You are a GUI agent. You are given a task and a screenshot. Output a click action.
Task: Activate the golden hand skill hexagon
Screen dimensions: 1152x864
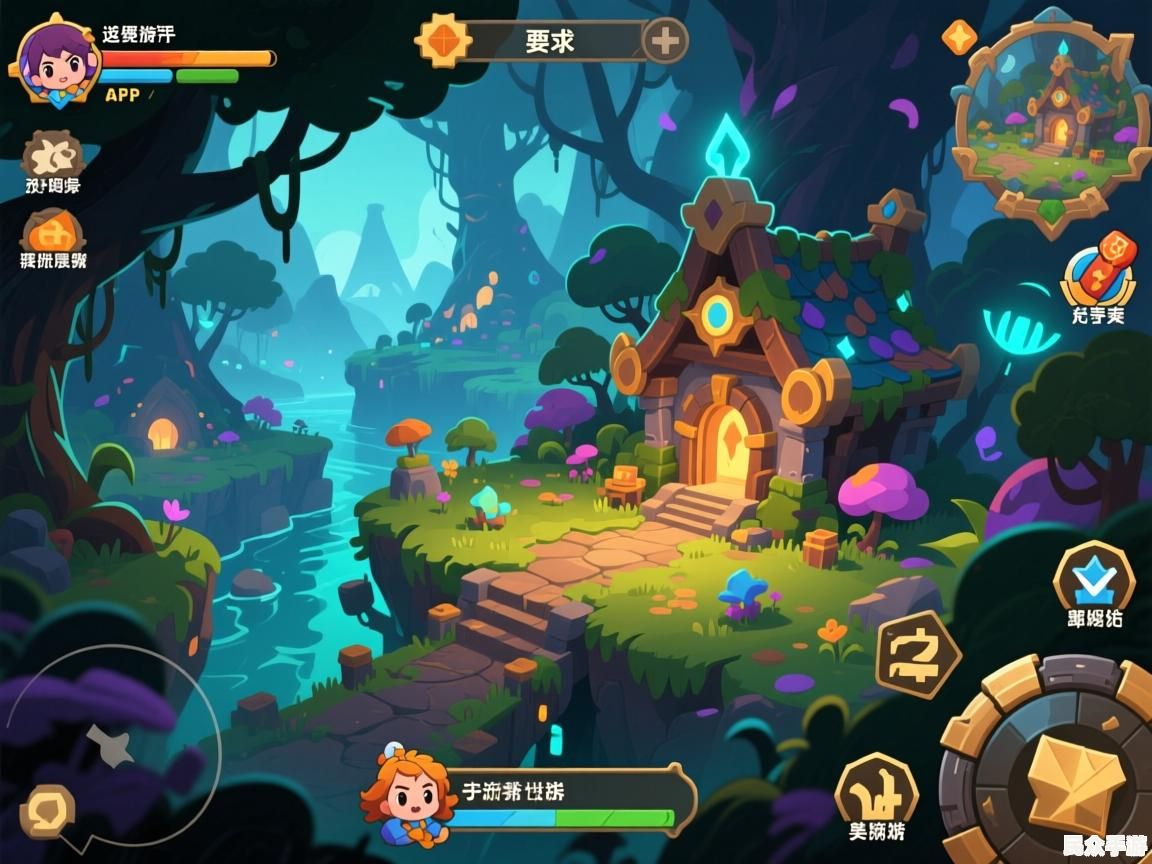click(x=876, y=790)
